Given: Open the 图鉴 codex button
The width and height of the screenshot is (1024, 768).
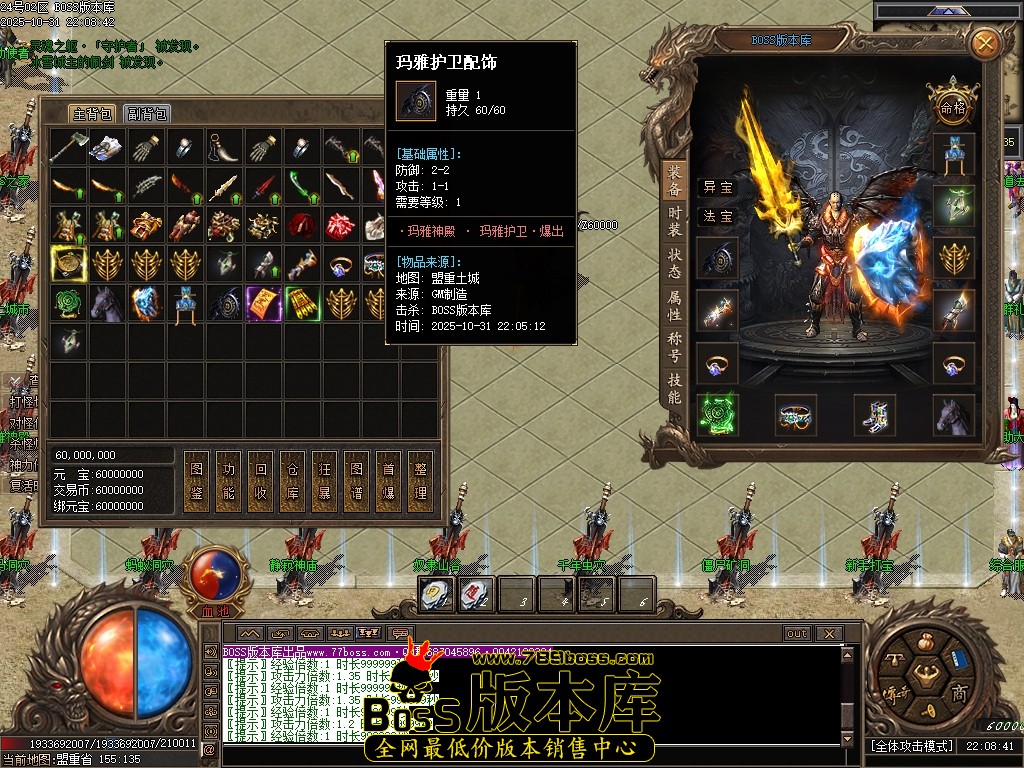Looking at the screenshot, I should point(197,481).
